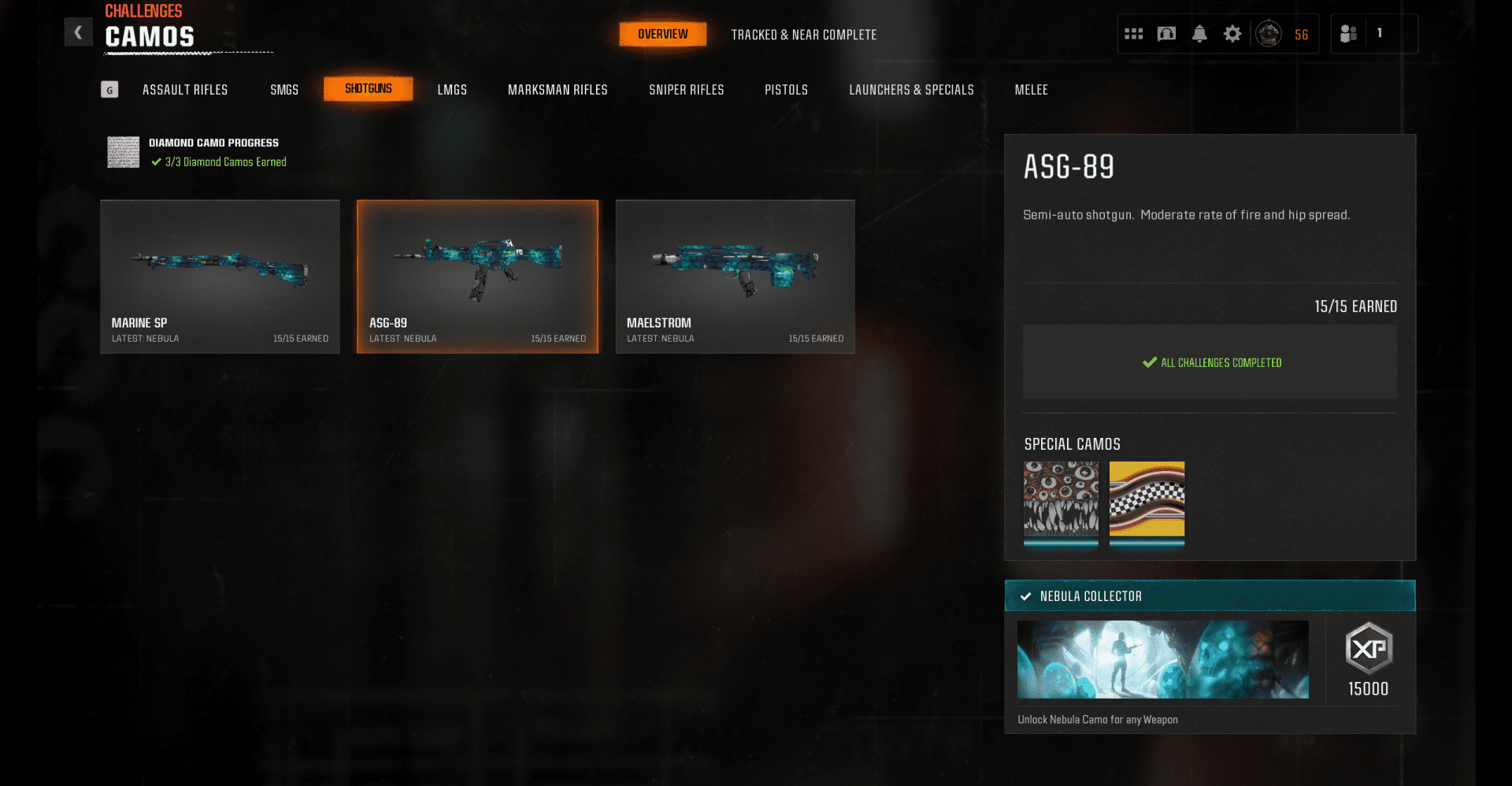The height and width of the screenshot is (786, 1512).
Task: Show LMGs camo challenges
Action: [452, 90]
